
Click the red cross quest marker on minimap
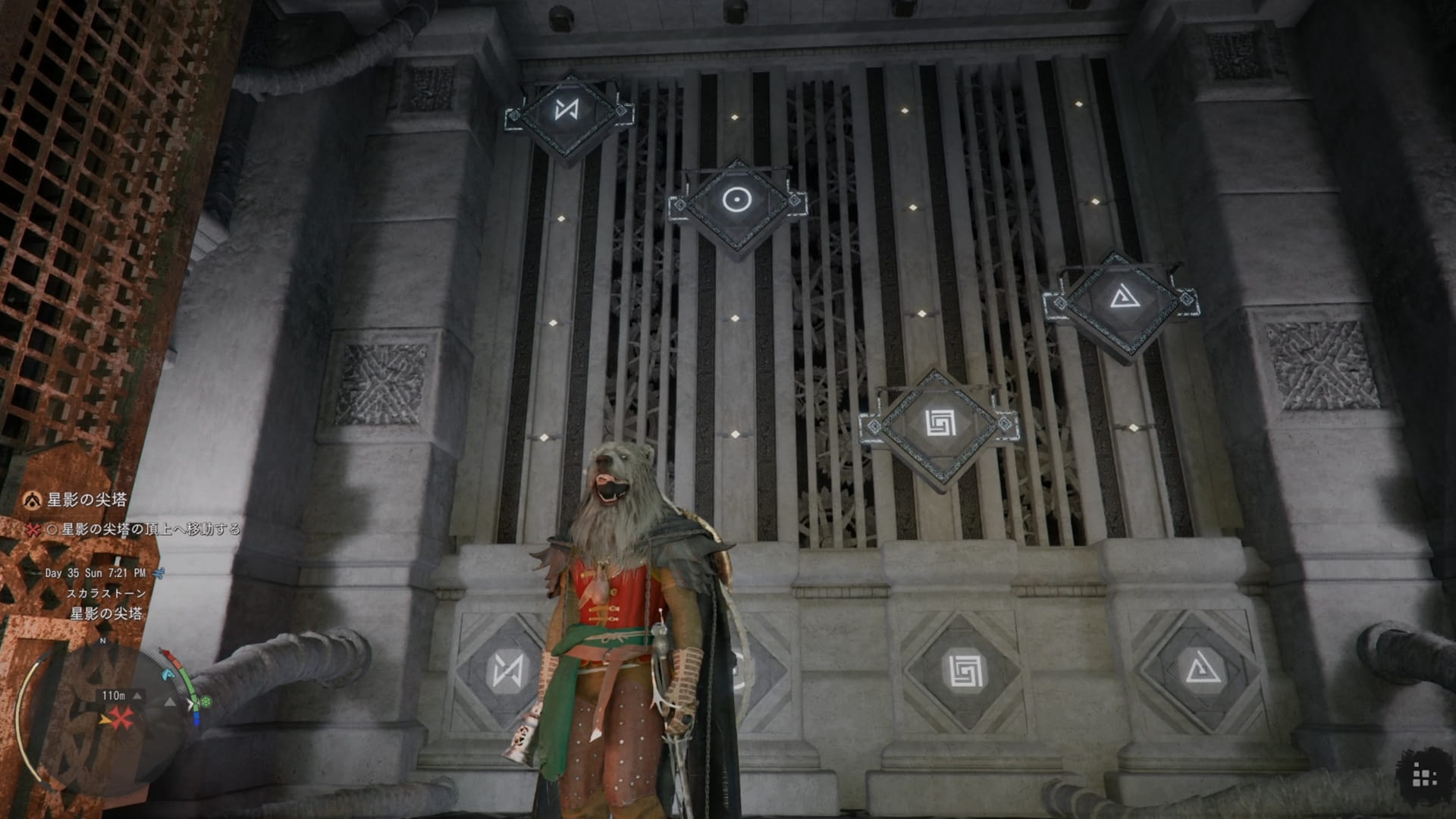122,717
